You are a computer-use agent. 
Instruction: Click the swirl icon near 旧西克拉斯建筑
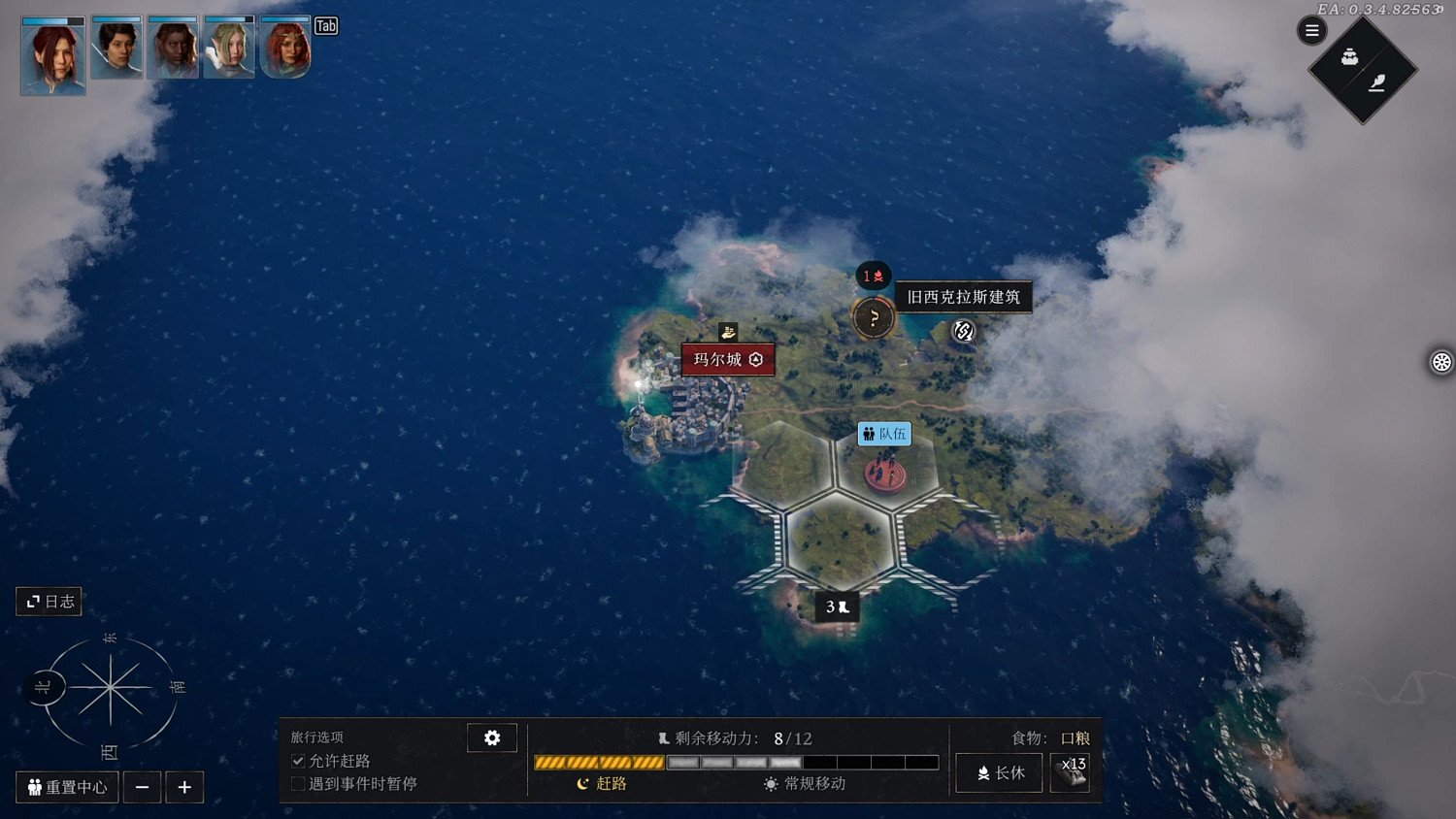pyautogui.click(x=963, y=332)
